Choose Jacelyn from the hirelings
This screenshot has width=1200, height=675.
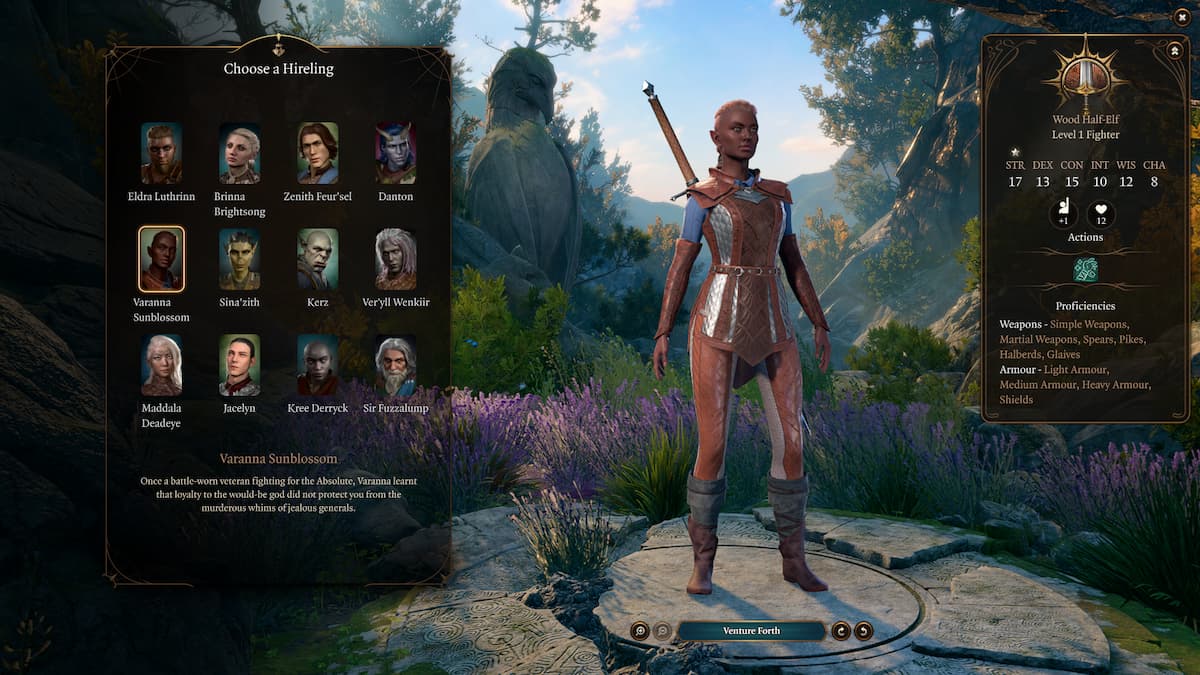pyautogui.click(x=239, y=365)
